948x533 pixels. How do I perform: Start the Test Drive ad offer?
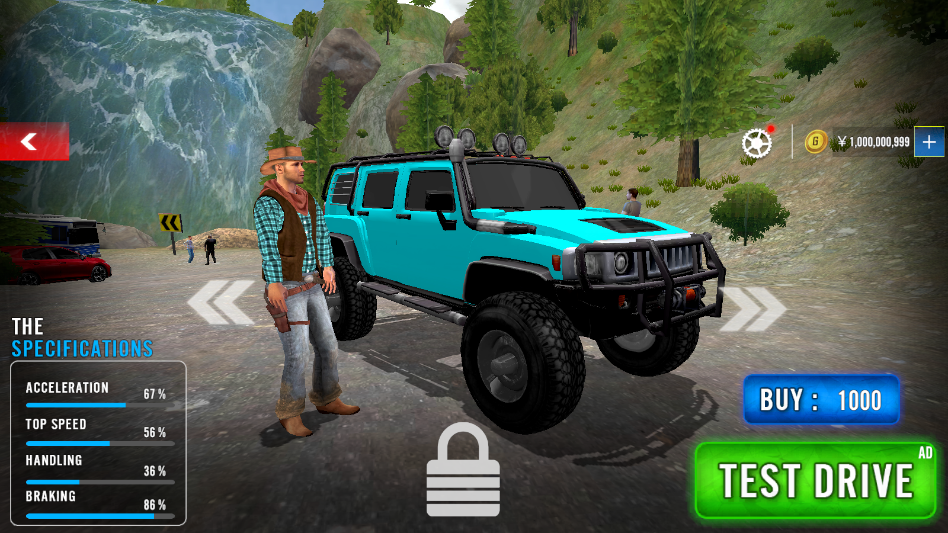click(x=816, y=481)
